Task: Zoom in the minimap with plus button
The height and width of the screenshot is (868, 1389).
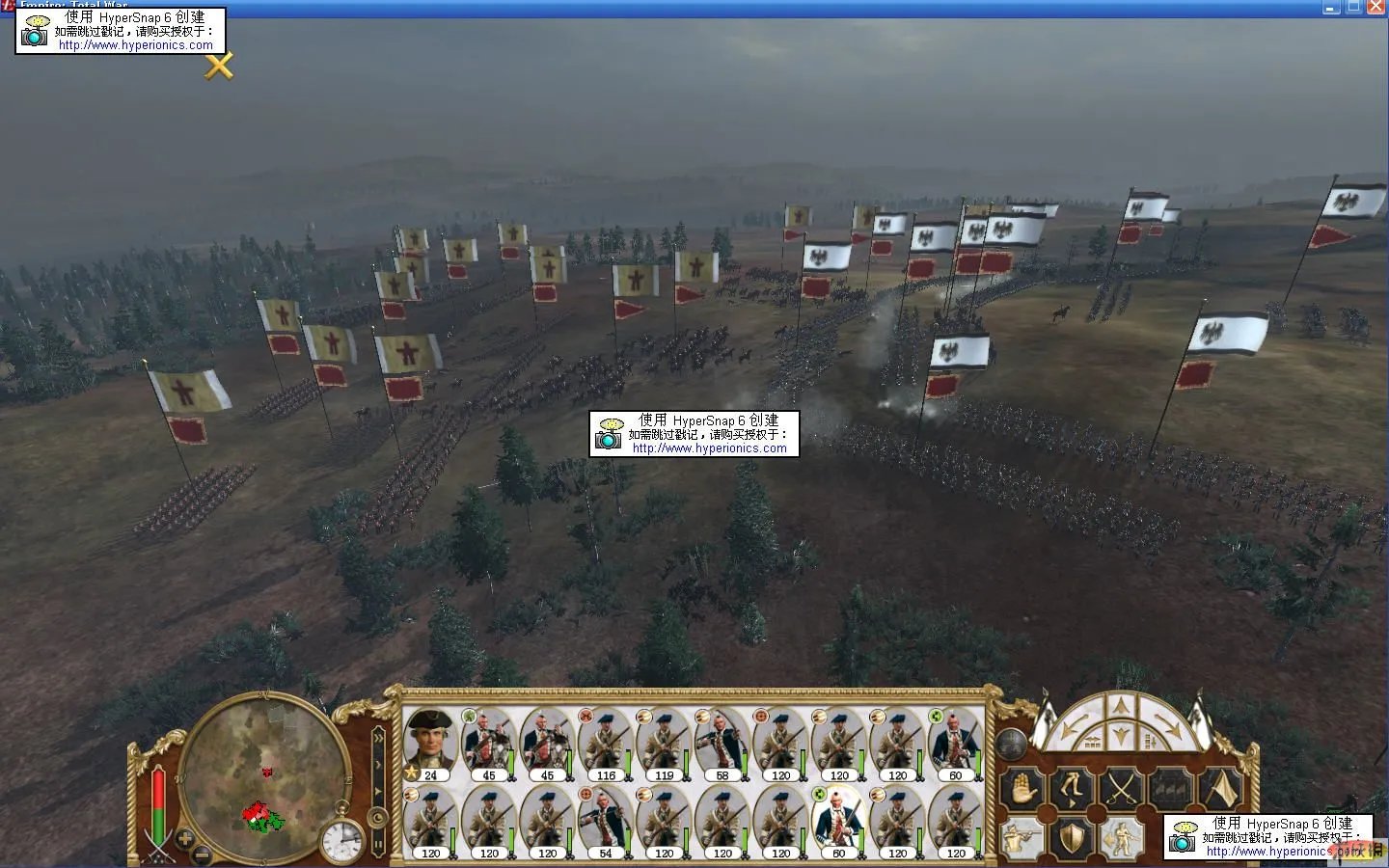Action: coord(184,838)
